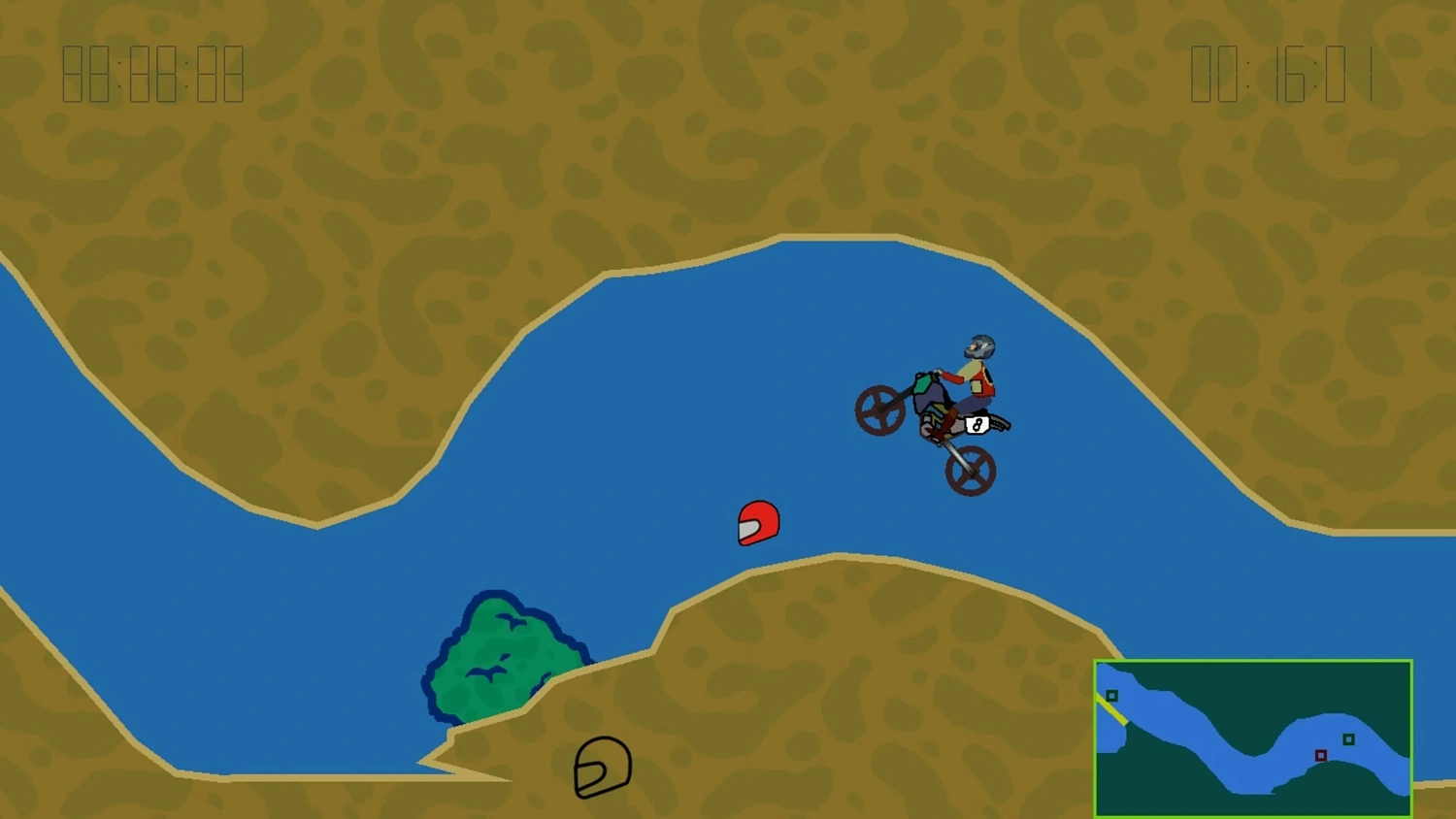Toggle the green start marker at minimap's top left
Image resolution: width=1456 pixels, height=819 pixels.
pyautogui.click(x=1110, y=695)
